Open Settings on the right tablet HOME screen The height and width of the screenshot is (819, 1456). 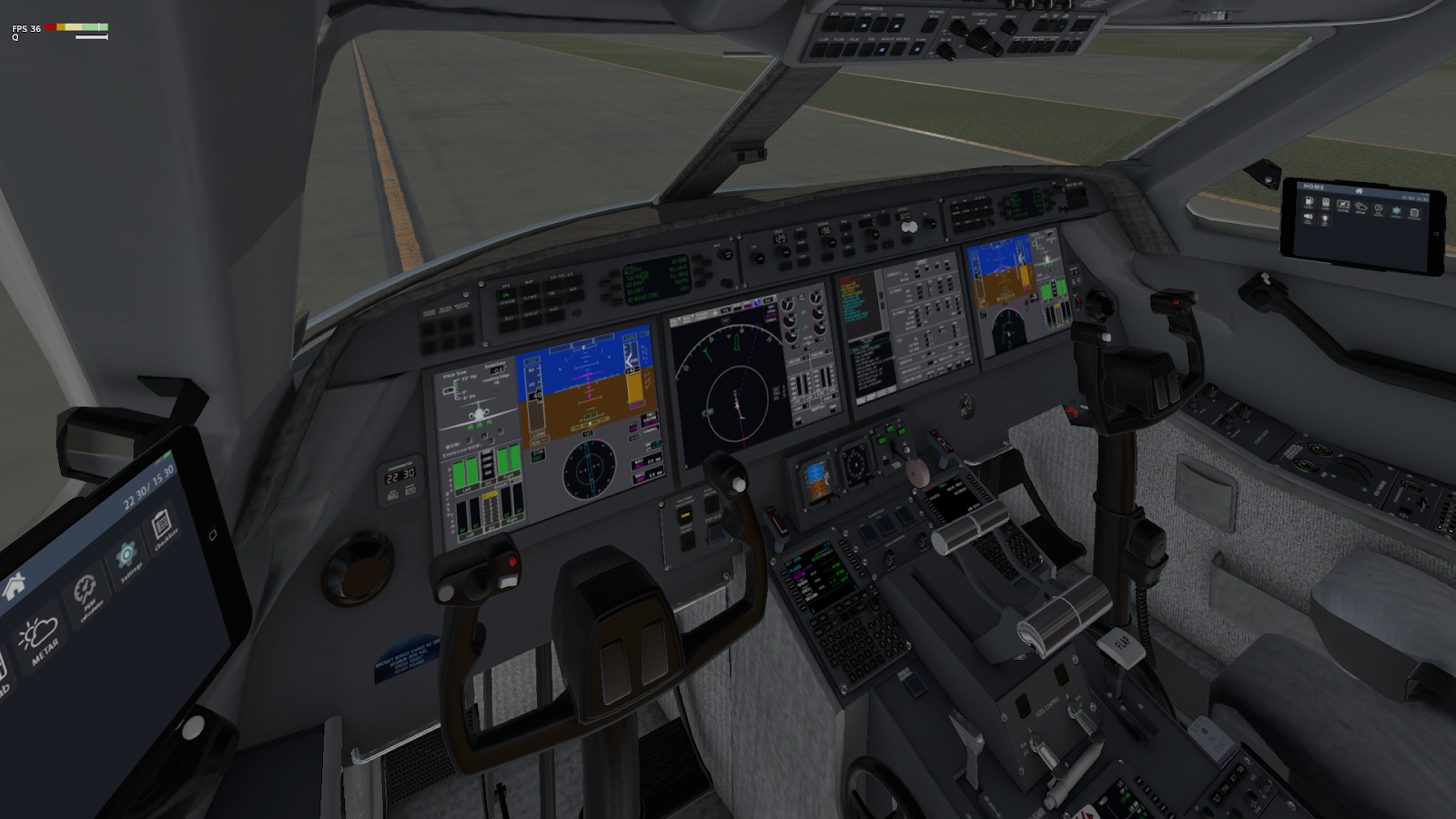[x=1396, y=211]
